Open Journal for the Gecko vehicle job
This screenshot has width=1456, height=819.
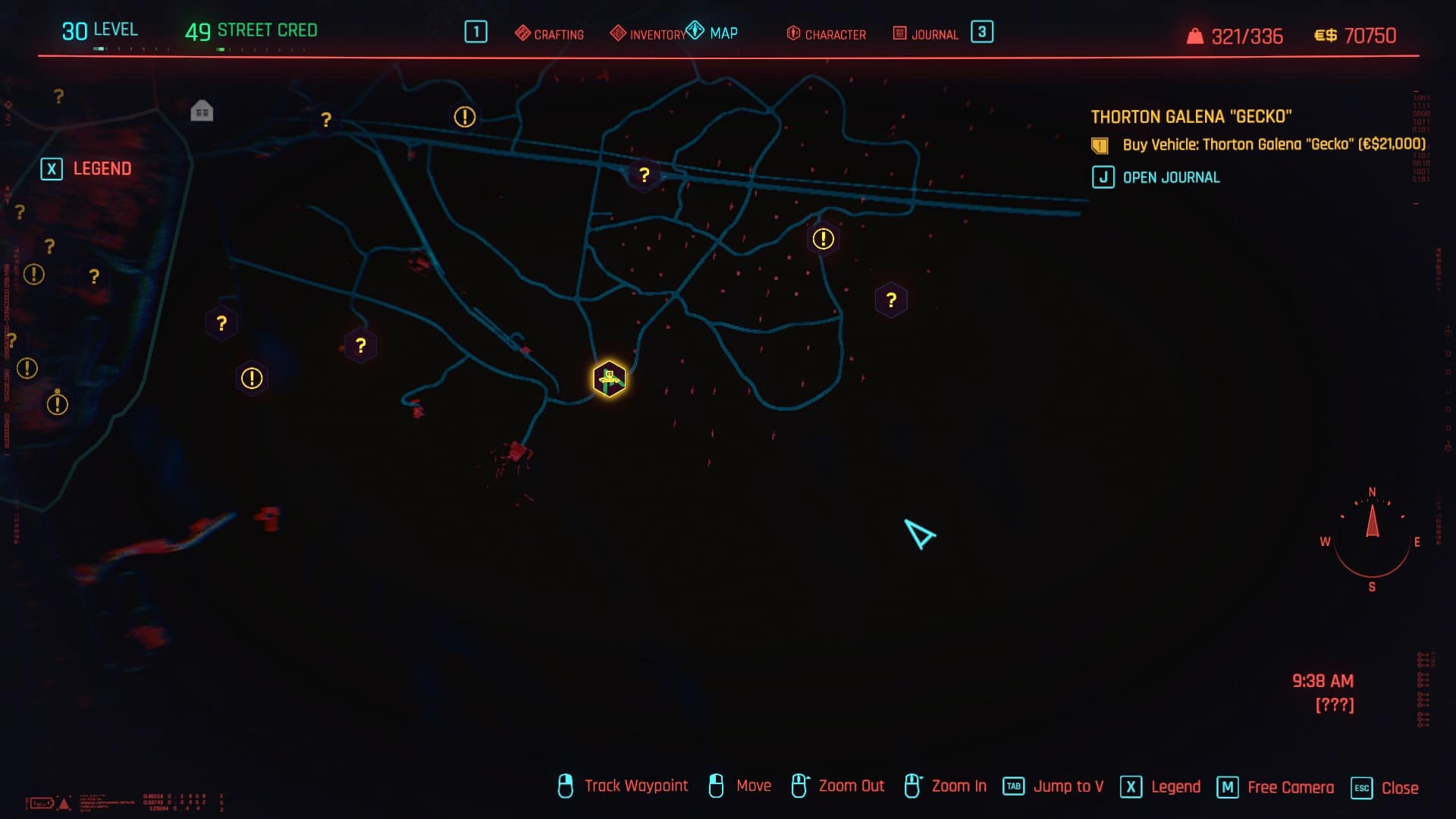coord(1156,177)
